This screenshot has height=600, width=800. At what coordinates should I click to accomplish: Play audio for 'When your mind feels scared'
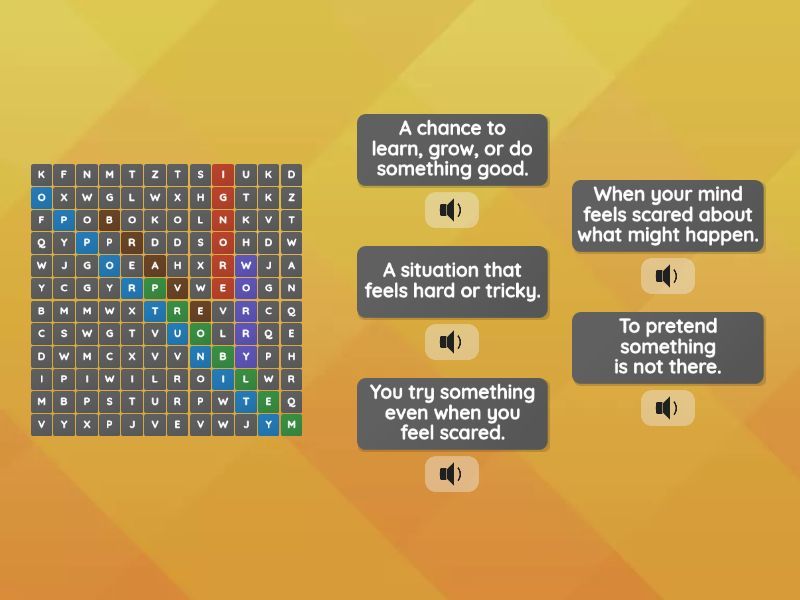click(668, 276)
